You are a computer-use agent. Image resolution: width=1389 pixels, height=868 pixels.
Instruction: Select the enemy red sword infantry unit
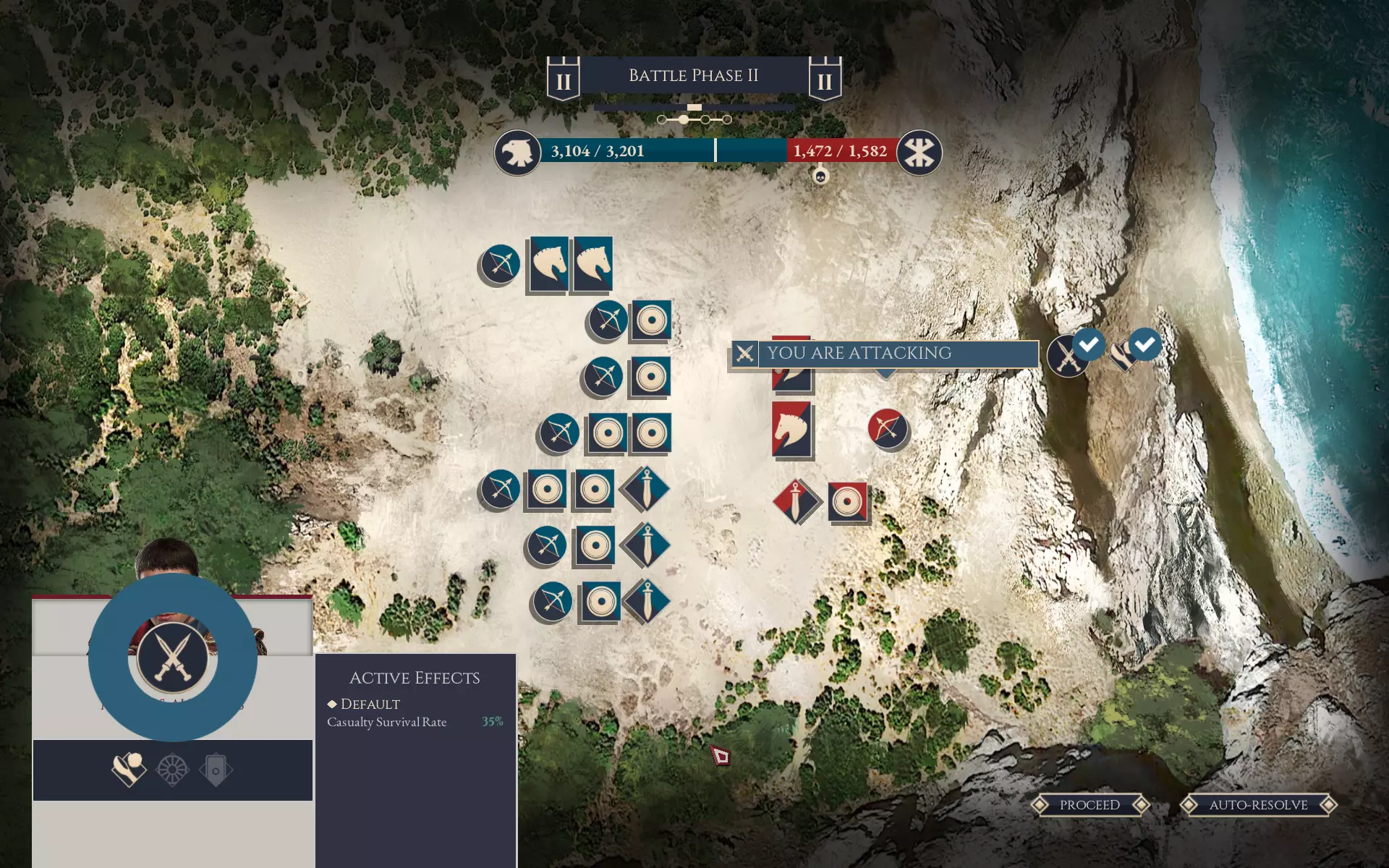click(x=796, y=501)
